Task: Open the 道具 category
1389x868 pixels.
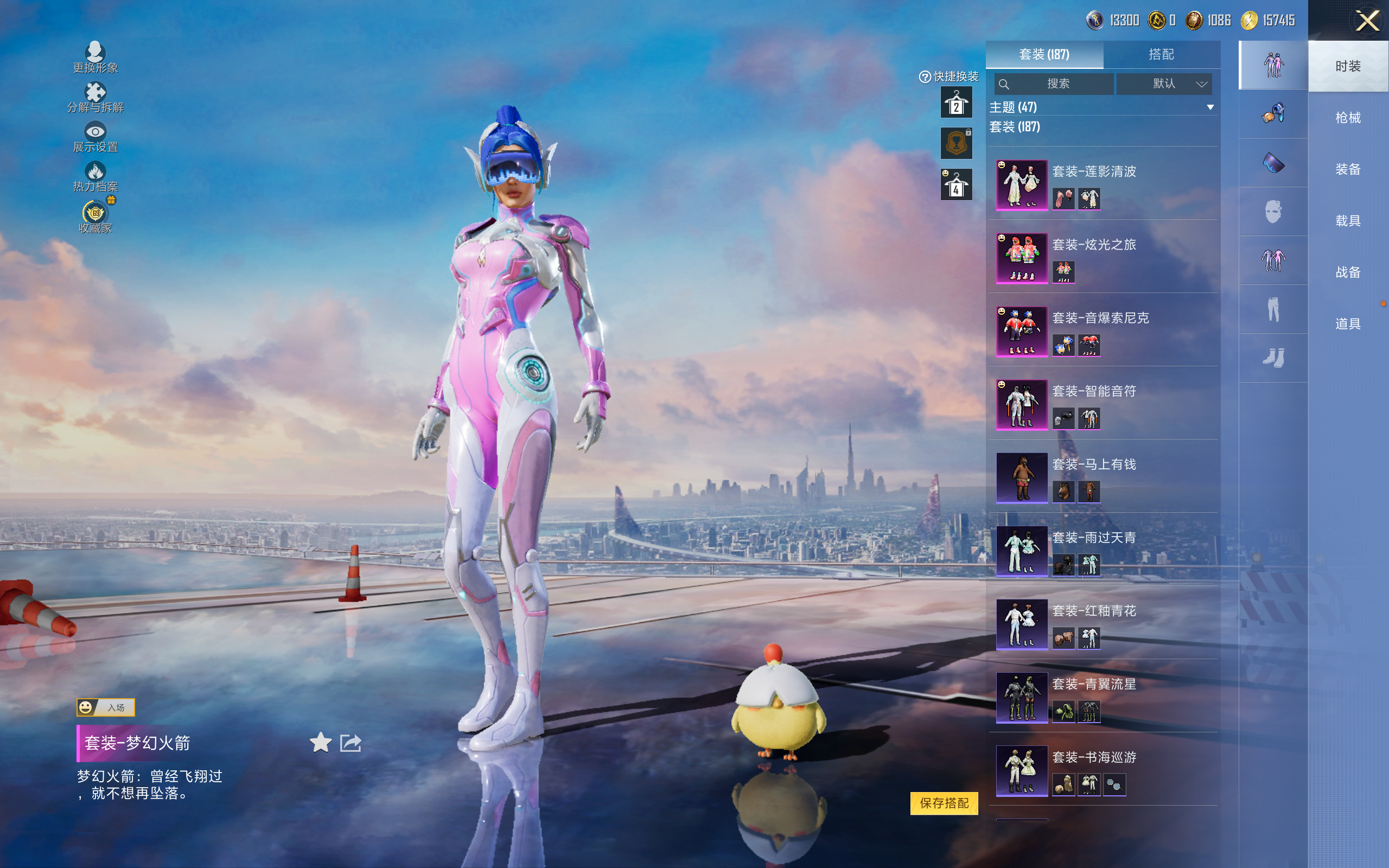Action: [x=1348, y=324]
